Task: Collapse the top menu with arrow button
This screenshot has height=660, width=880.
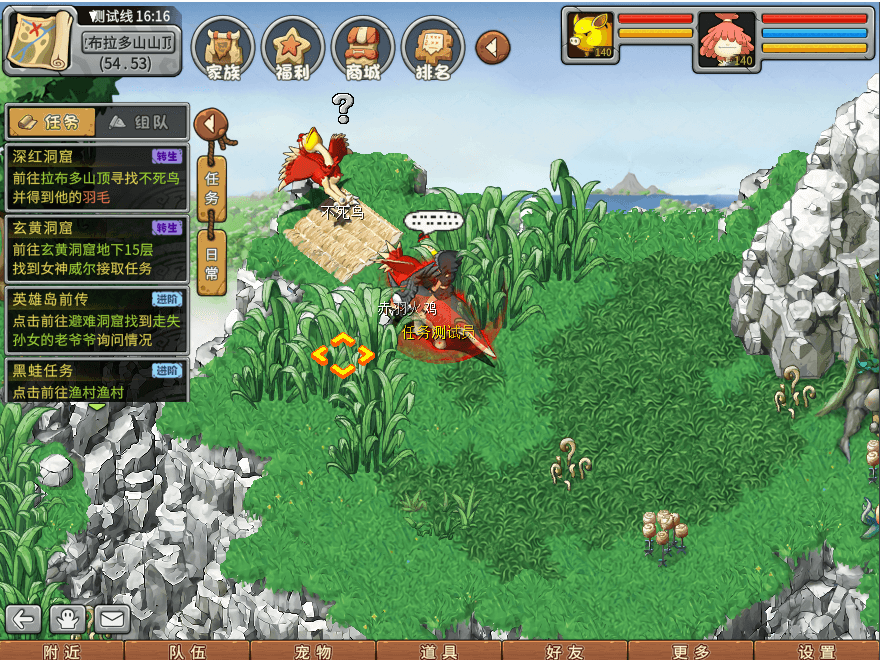Action: coord(492,47)
